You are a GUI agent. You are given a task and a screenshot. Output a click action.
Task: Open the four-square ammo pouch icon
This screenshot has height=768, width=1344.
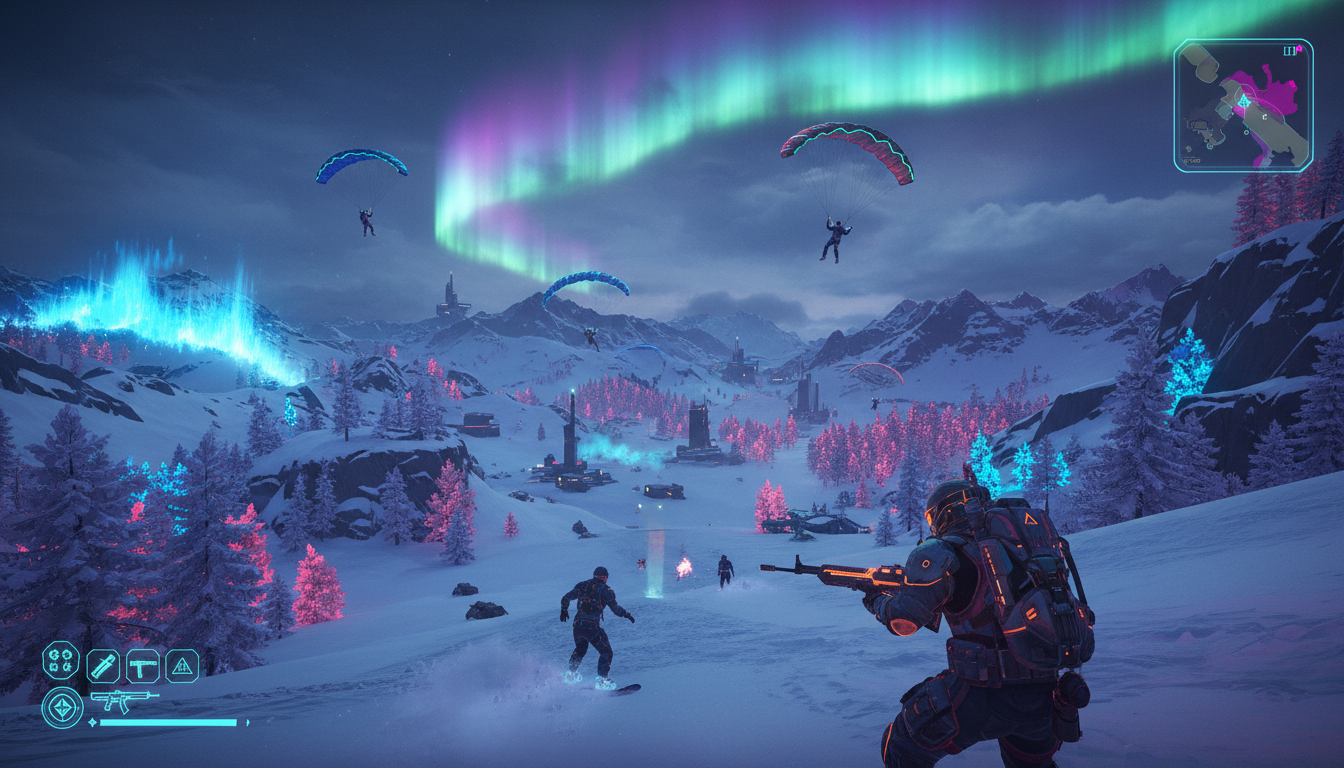(x=60, y=660)
